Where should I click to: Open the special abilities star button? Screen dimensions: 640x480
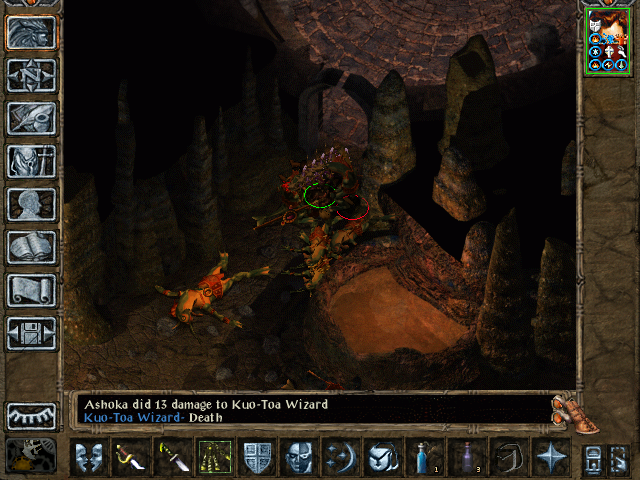click(549, 458)
